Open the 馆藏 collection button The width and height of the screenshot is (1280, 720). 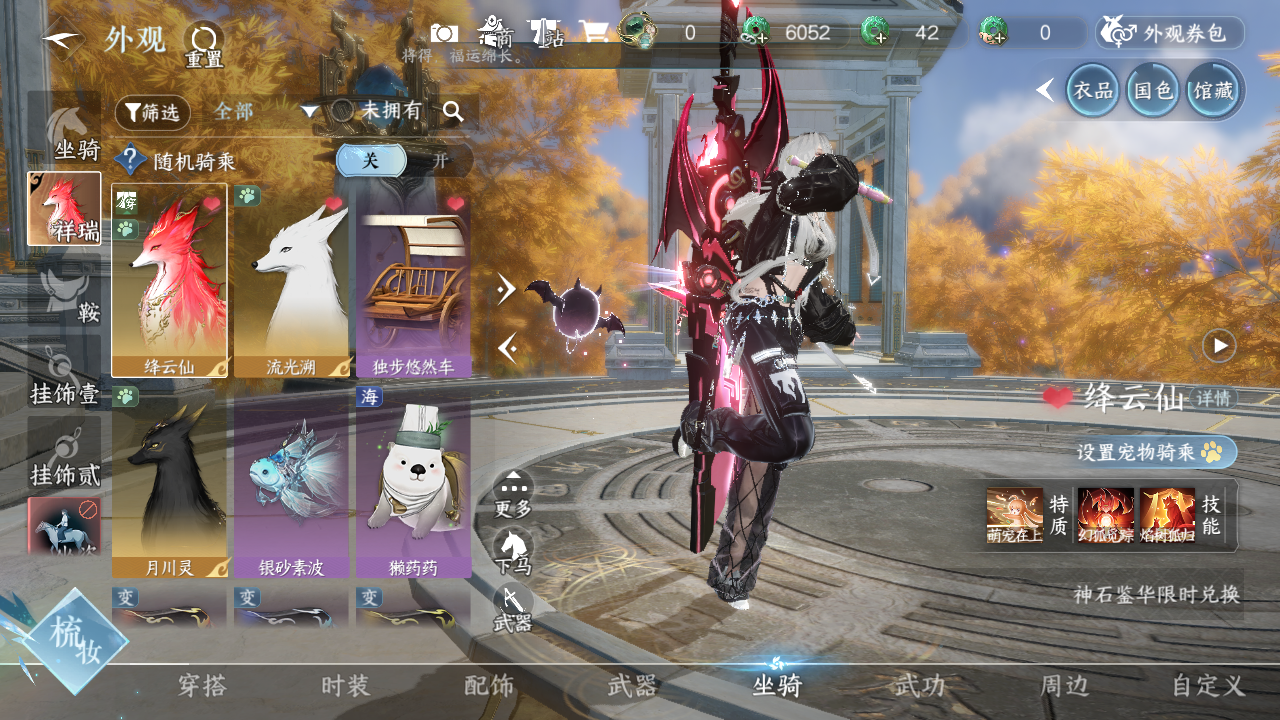1213,90
